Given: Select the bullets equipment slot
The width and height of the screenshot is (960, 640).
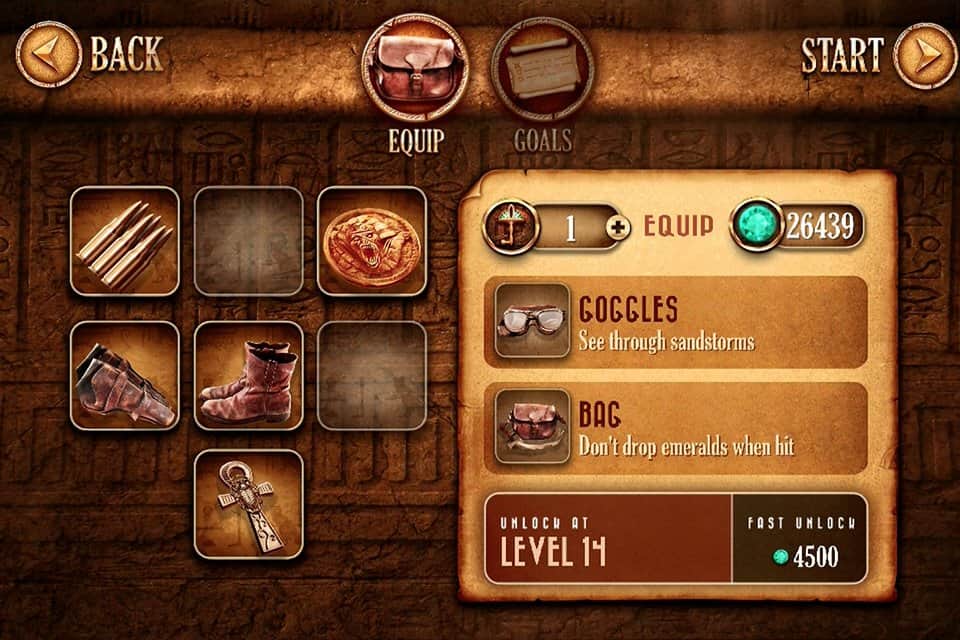Looking at the screenshot, I should click(x=125, y=241).
